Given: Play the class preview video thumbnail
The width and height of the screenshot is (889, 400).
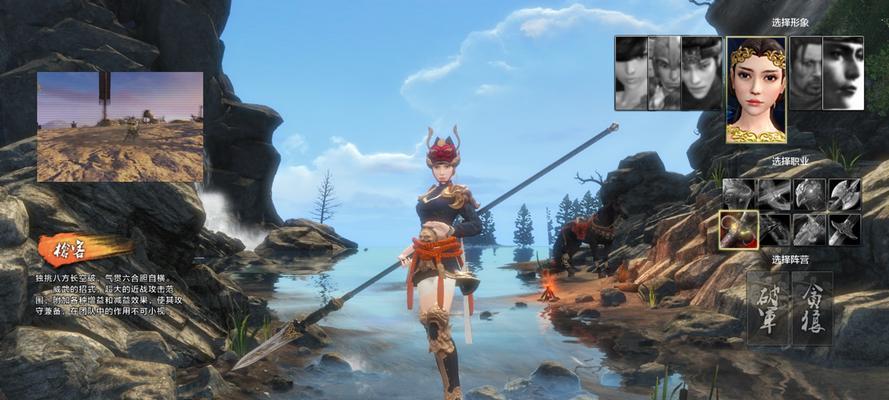Looking at the screenshot, I should (x=120, y=126).
